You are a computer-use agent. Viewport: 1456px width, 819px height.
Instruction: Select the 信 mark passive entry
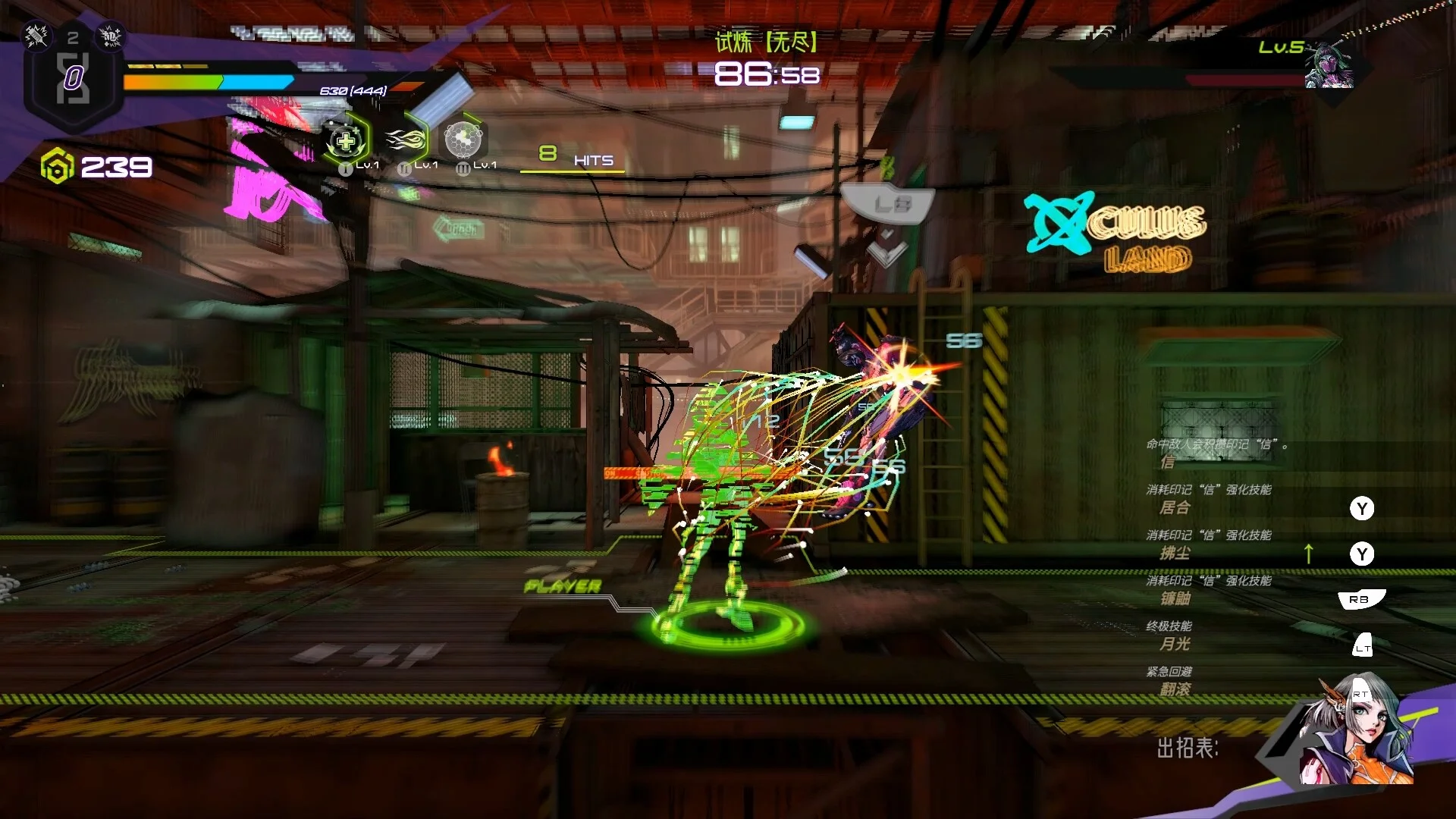tap(1168, 462)
